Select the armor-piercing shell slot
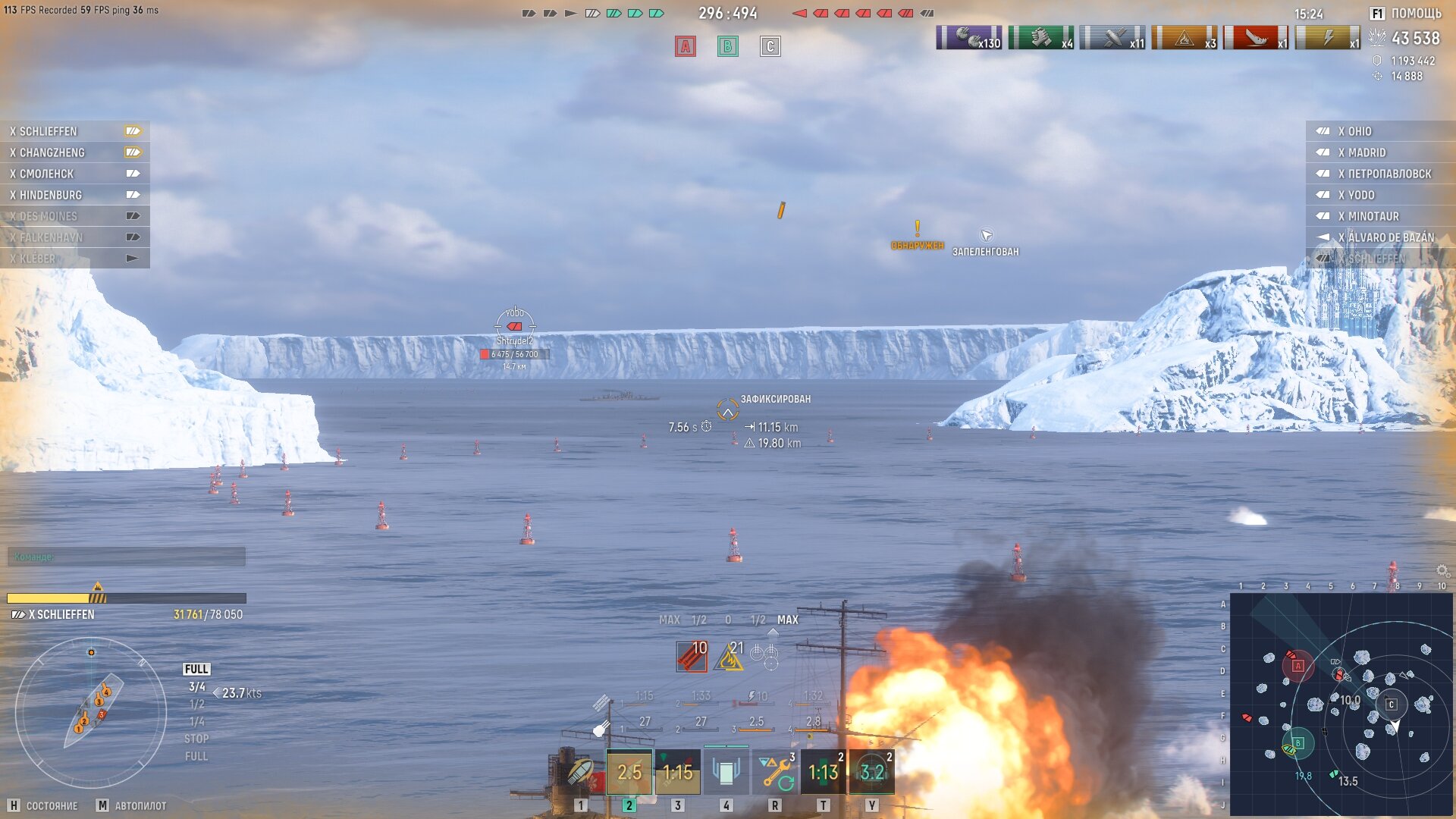The height and width of the screenshot is (819, 1456). 581,773
